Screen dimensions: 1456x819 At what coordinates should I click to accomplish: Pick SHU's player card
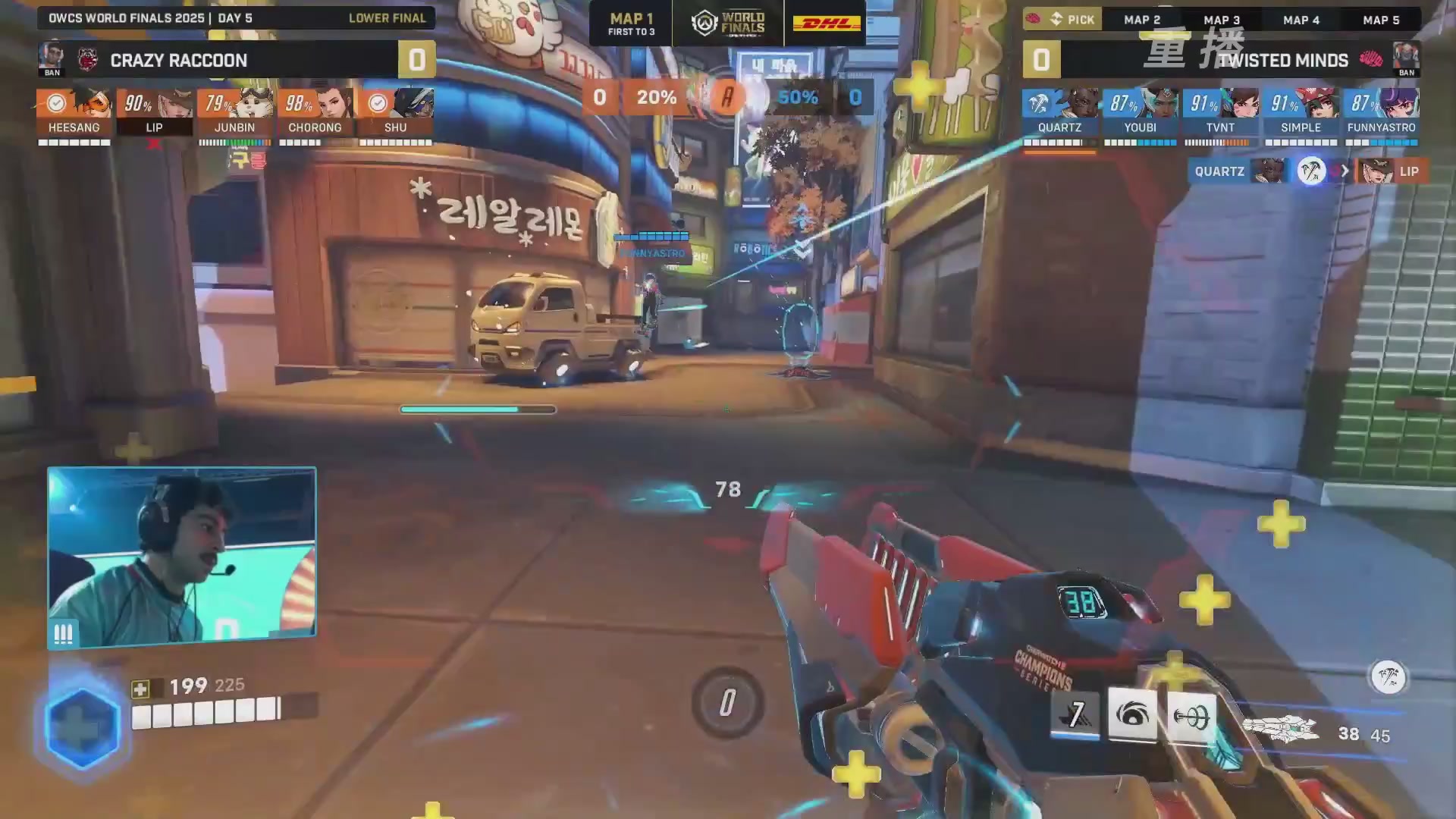pyautogui.click(x=396, y=112)
